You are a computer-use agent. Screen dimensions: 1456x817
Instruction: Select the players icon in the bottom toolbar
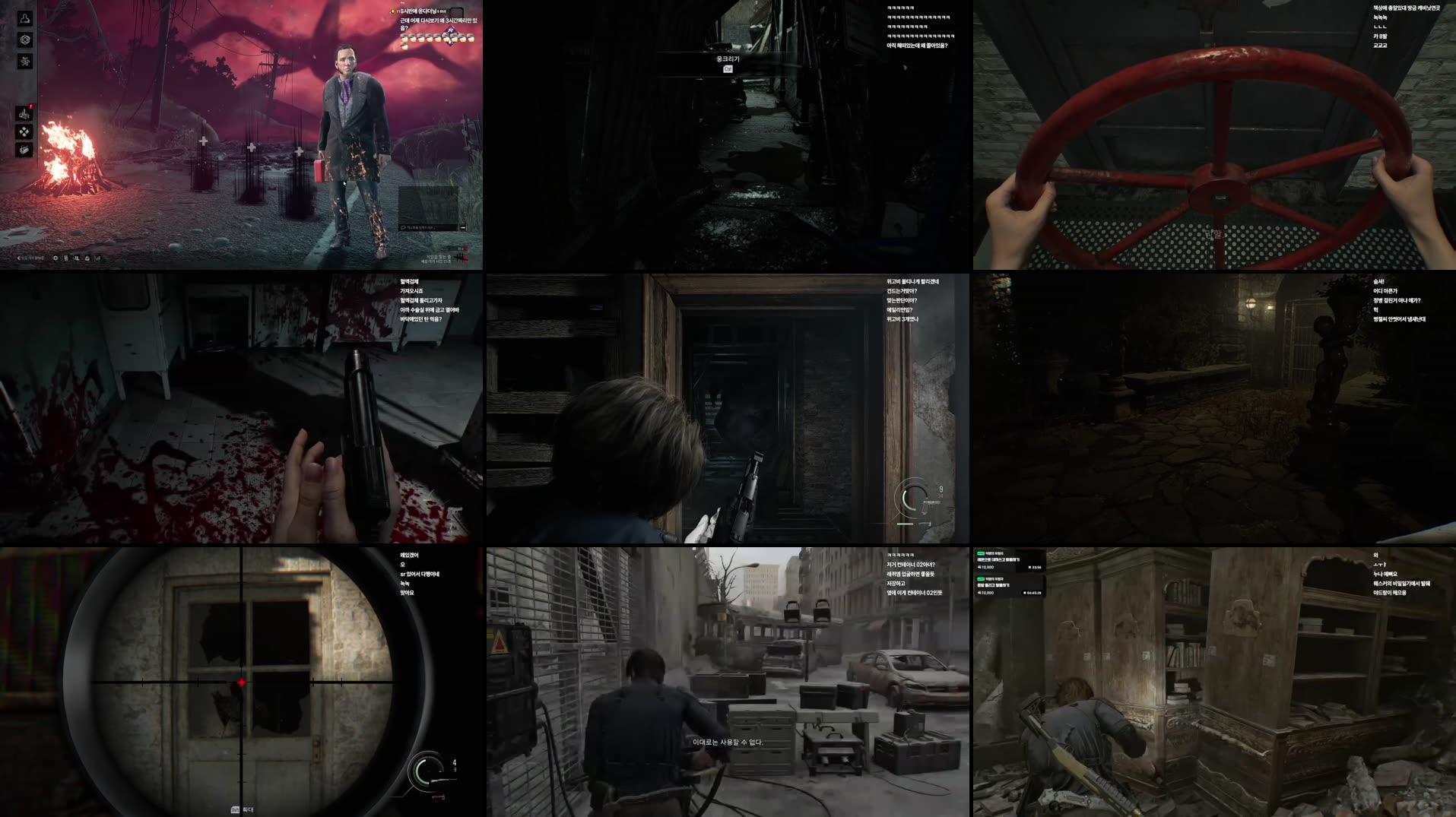tap(76, 258)
